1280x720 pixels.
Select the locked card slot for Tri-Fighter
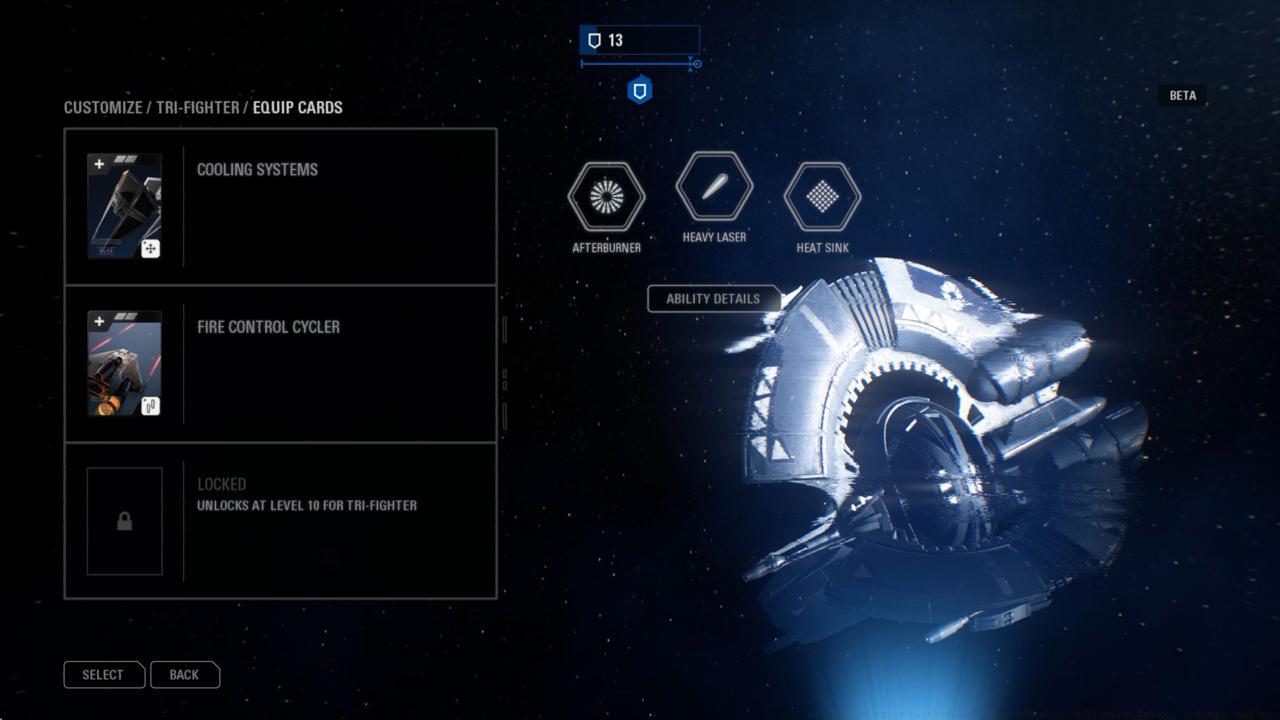pos(280,520)
